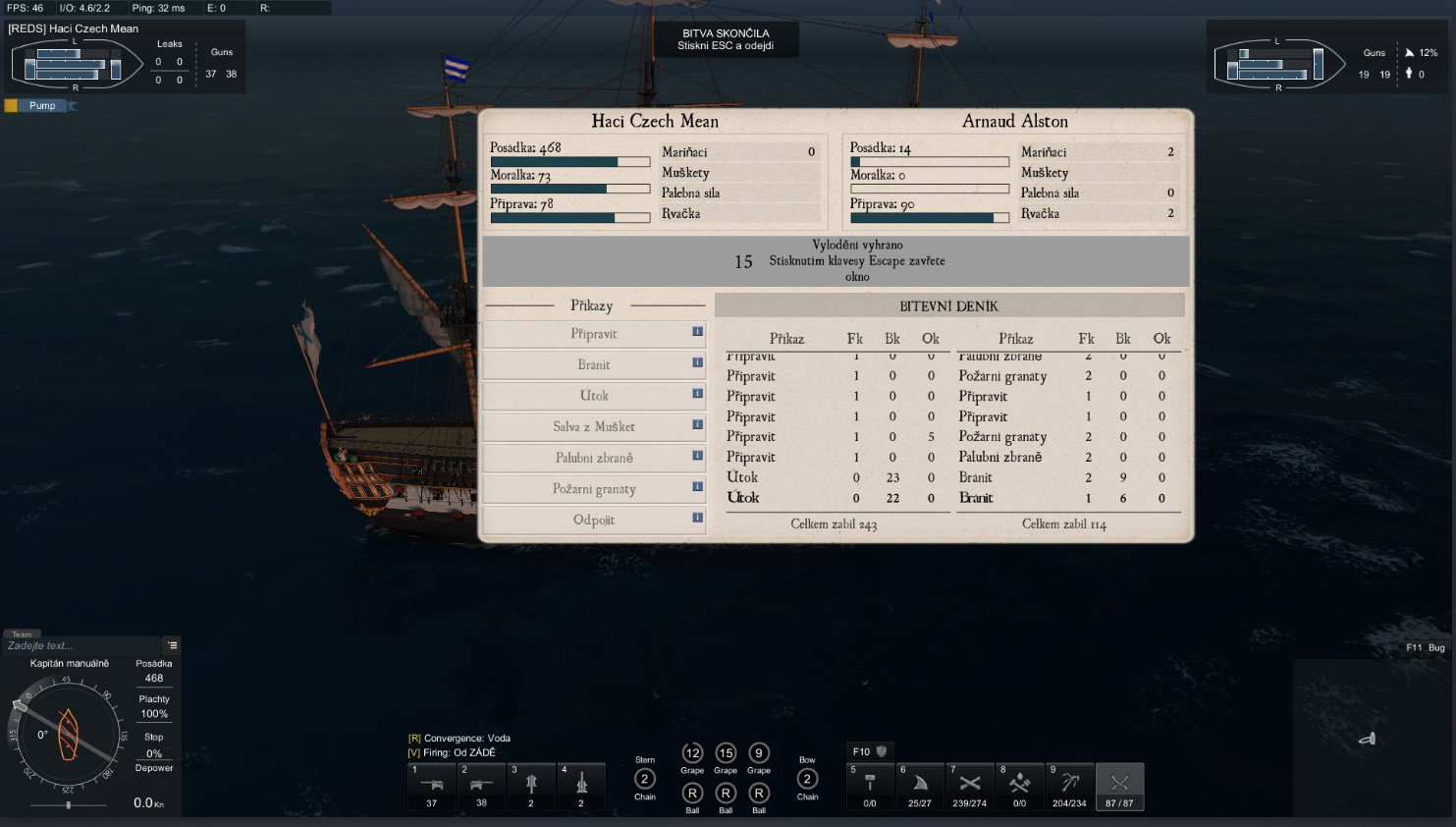Show info icon for the Útok command
Viewport: 1456px width, 827px height.
coord(698,394)
